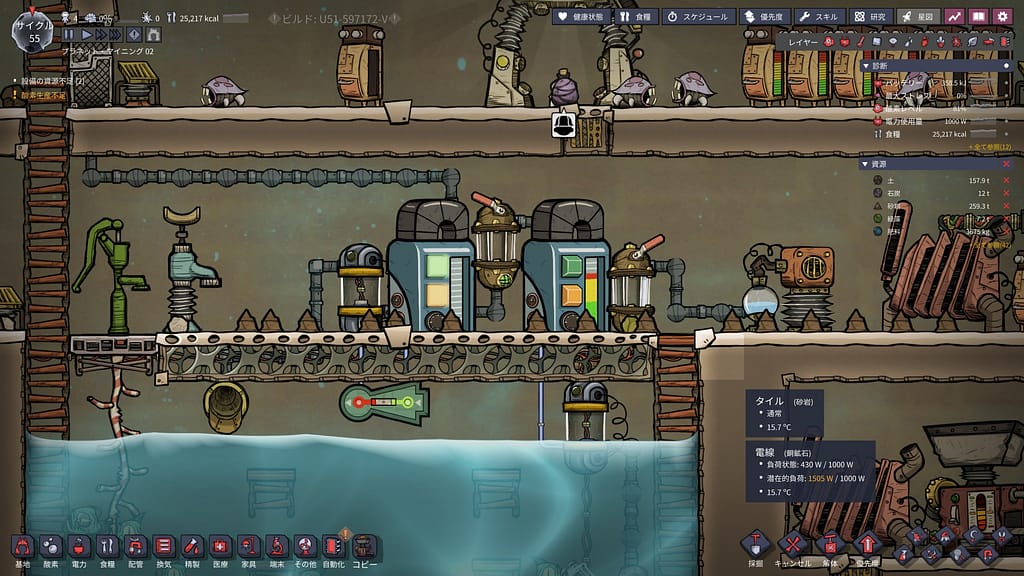The image size is (1024, 576).
Task: Open the 医療 (Medicine) build category
Action: click(x=220, y=547)
